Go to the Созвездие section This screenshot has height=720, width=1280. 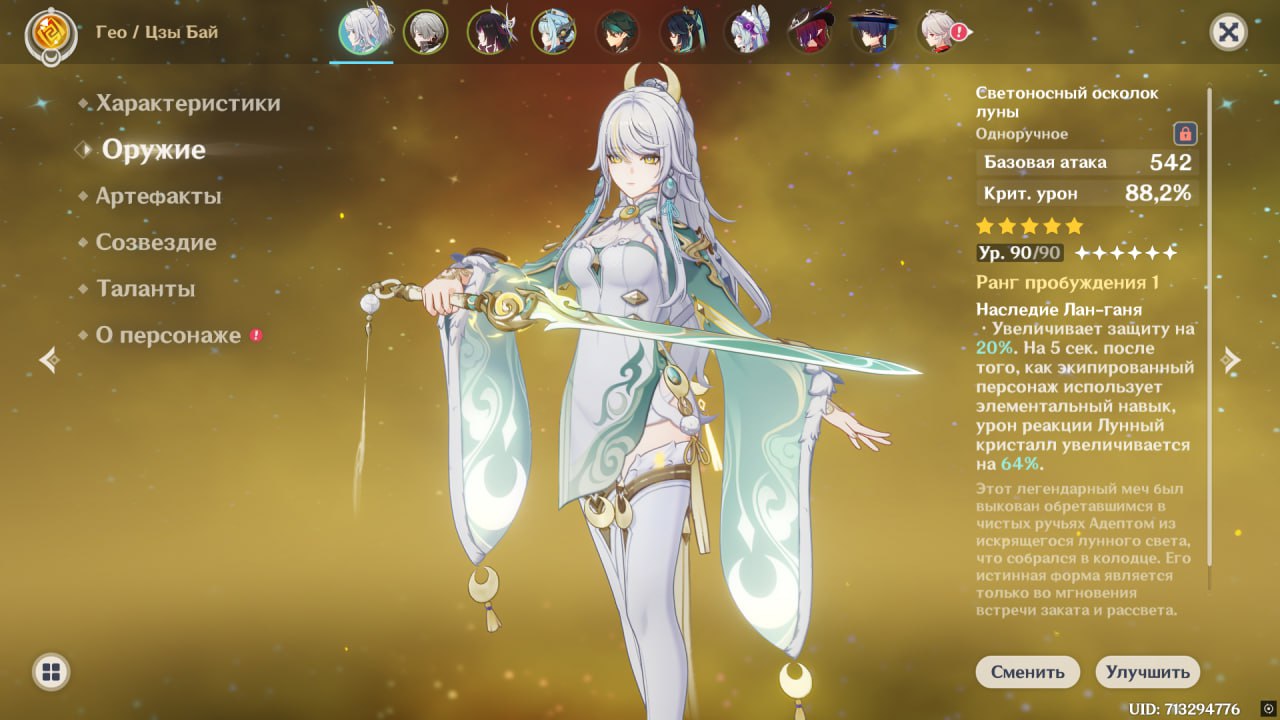click(155, 243)
